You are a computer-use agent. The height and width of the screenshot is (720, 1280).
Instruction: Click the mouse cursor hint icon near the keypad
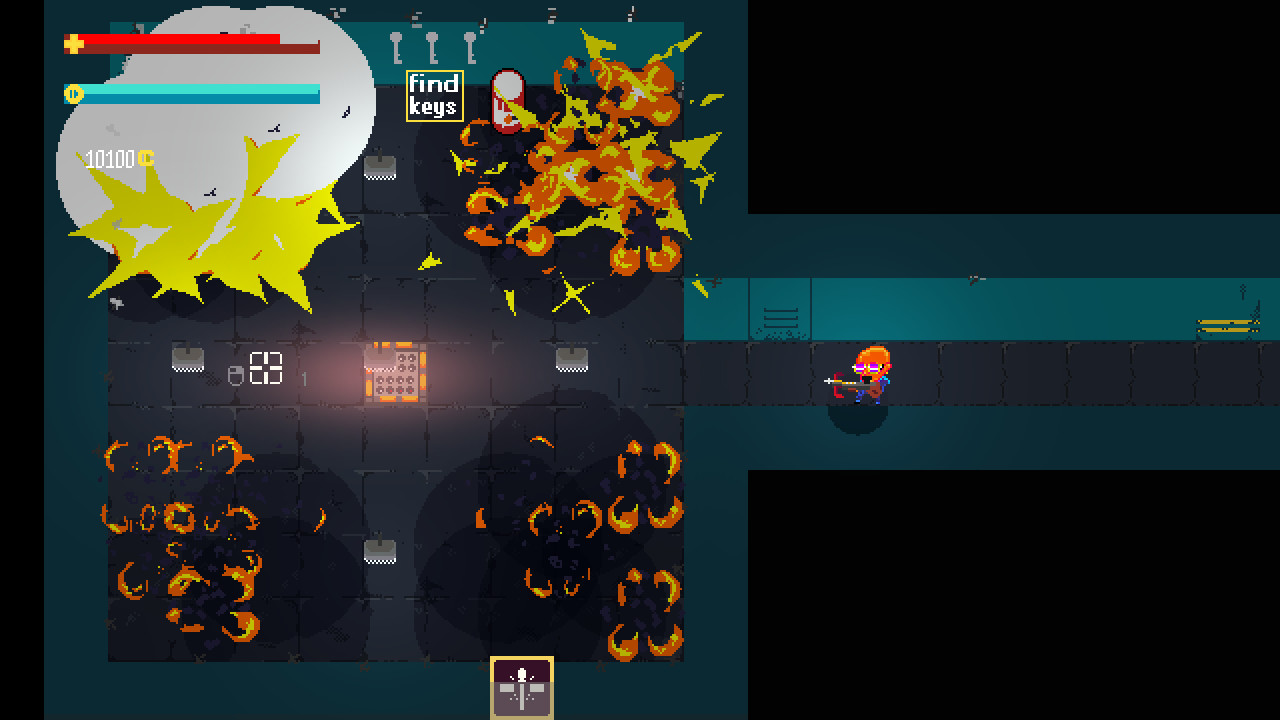click(235, 374)
